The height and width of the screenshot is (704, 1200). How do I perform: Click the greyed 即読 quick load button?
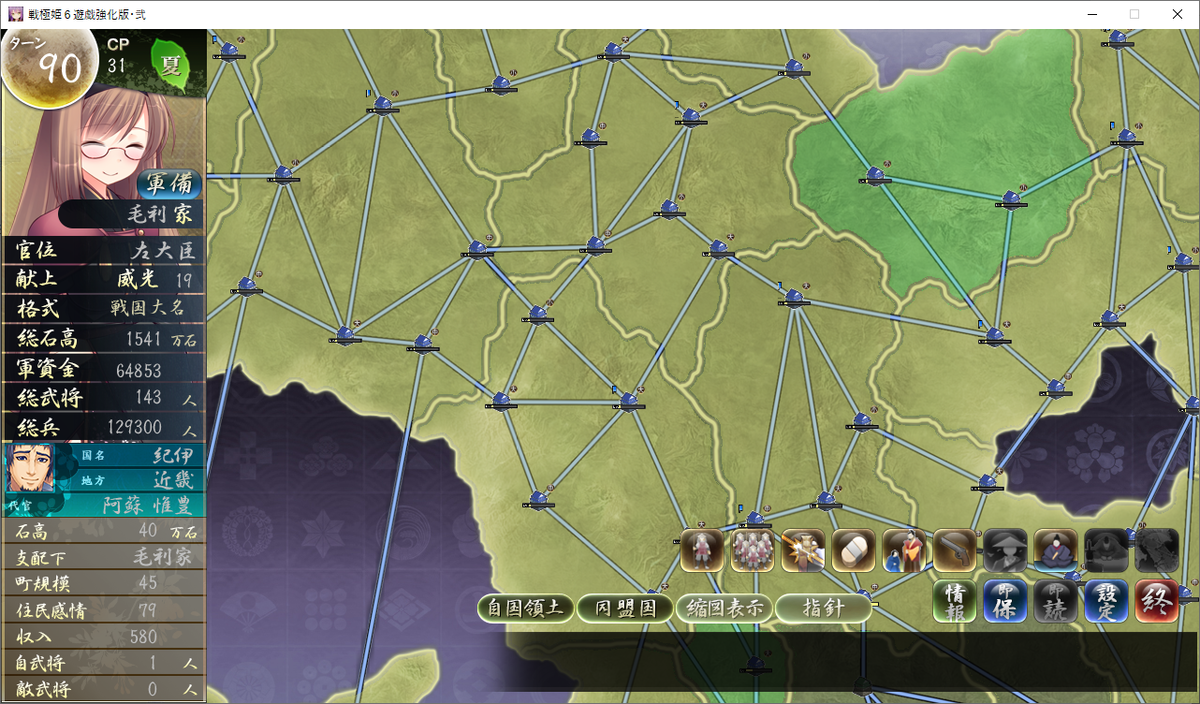click(1055, 603)
